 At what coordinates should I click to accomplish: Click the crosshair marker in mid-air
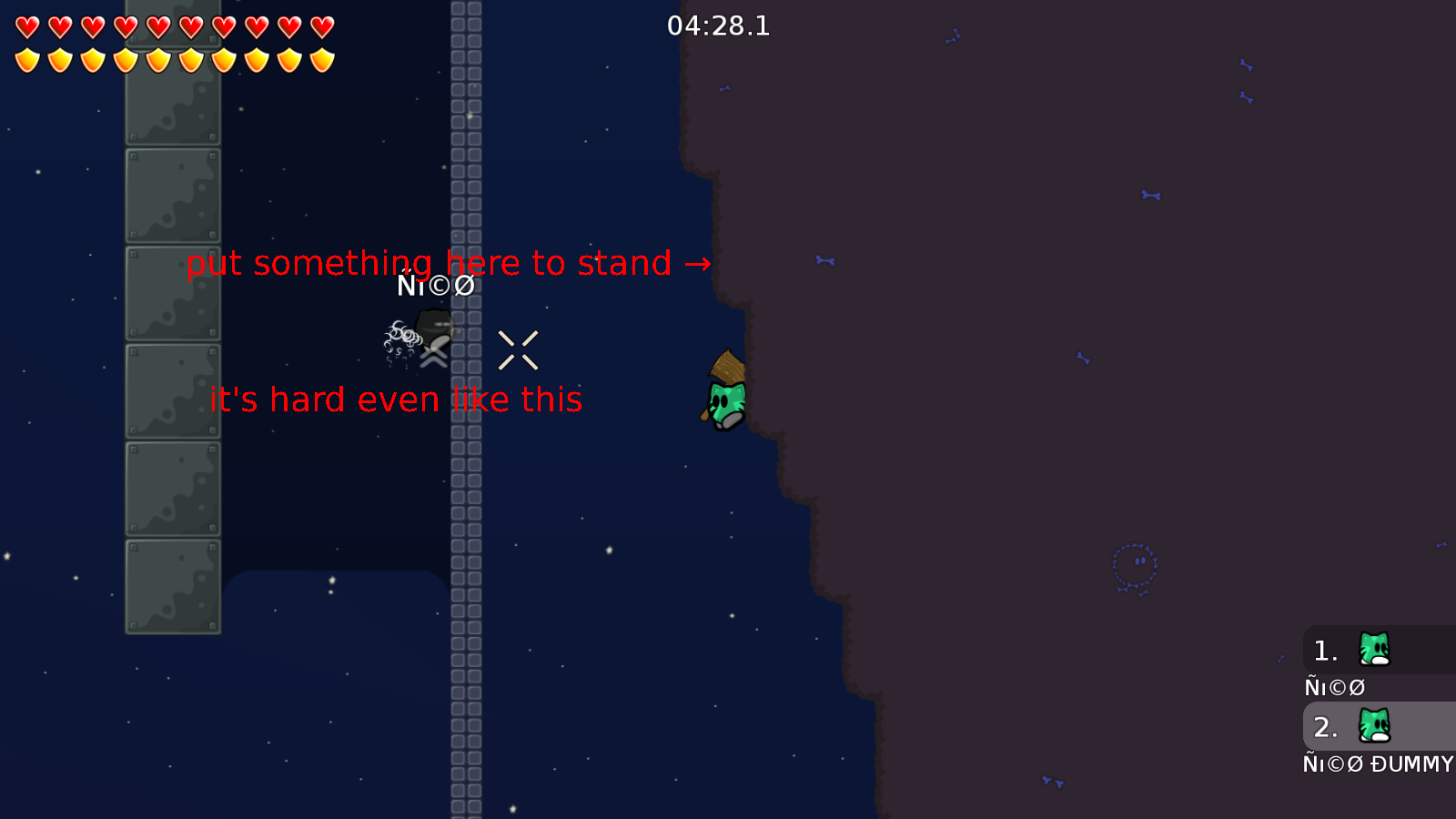pyautogui.click(x=519, y=349)
